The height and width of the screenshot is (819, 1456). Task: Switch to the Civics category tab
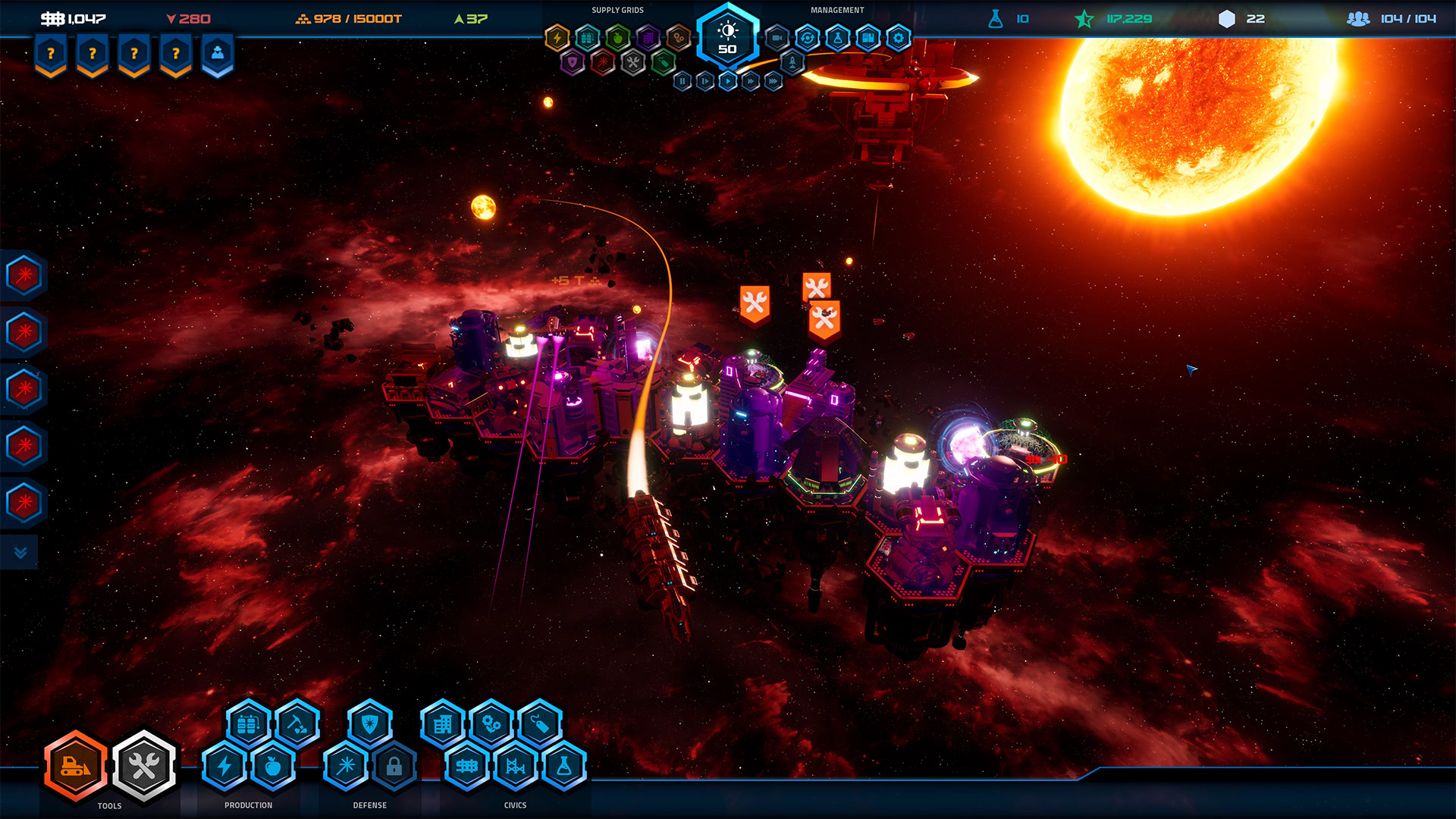tap(515, 805)
